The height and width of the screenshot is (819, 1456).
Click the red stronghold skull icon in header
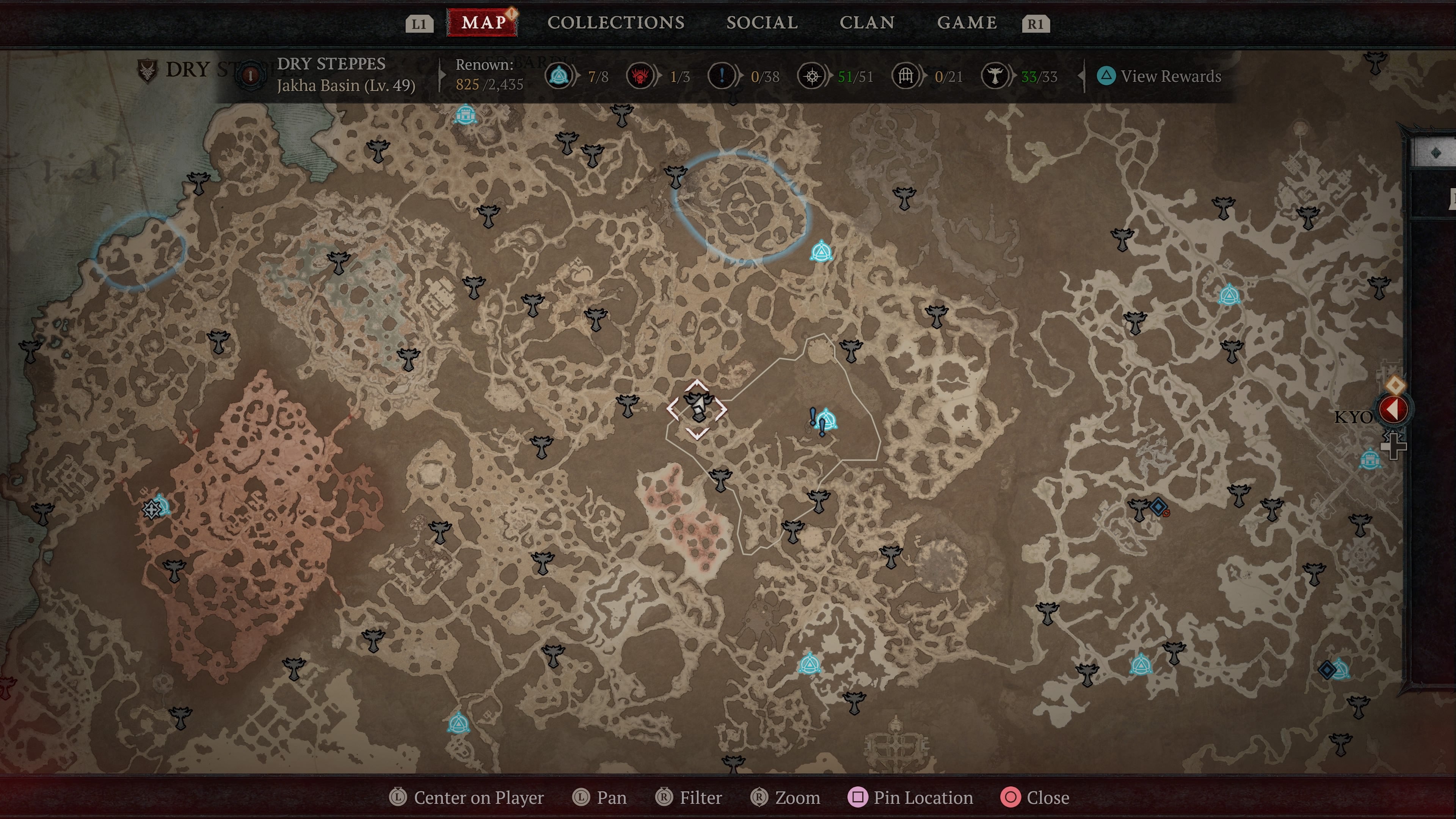641,76
